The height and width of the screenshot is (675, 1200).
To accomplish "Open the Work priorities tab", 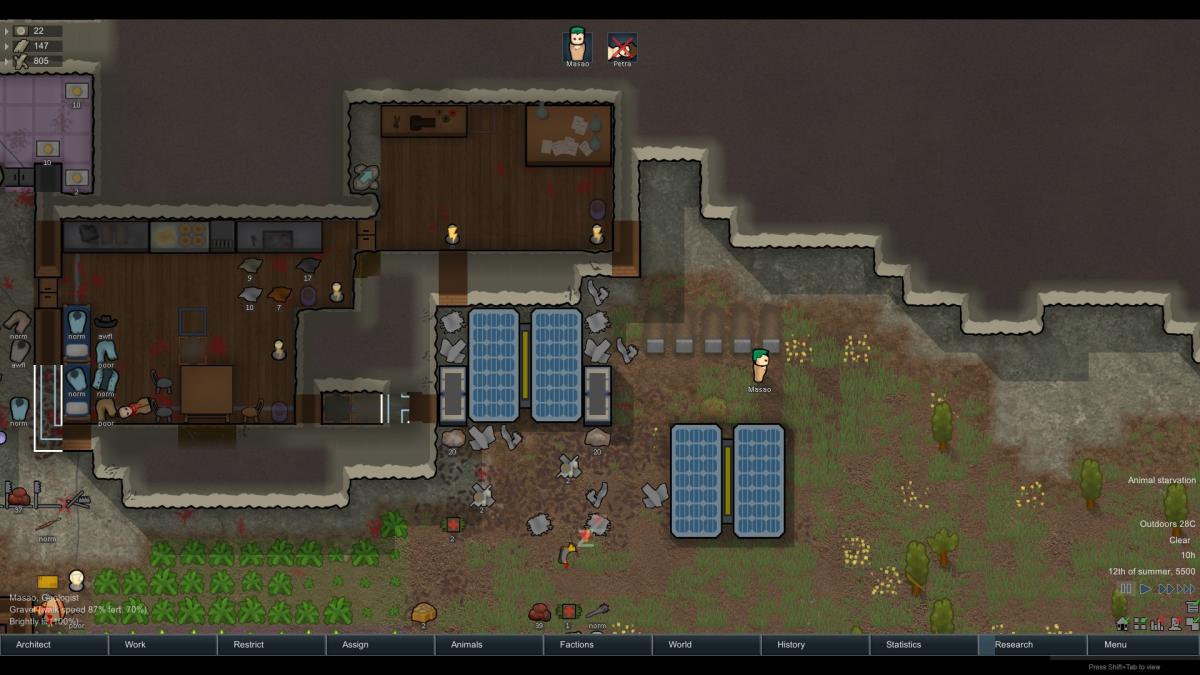I will coord(163,645).
